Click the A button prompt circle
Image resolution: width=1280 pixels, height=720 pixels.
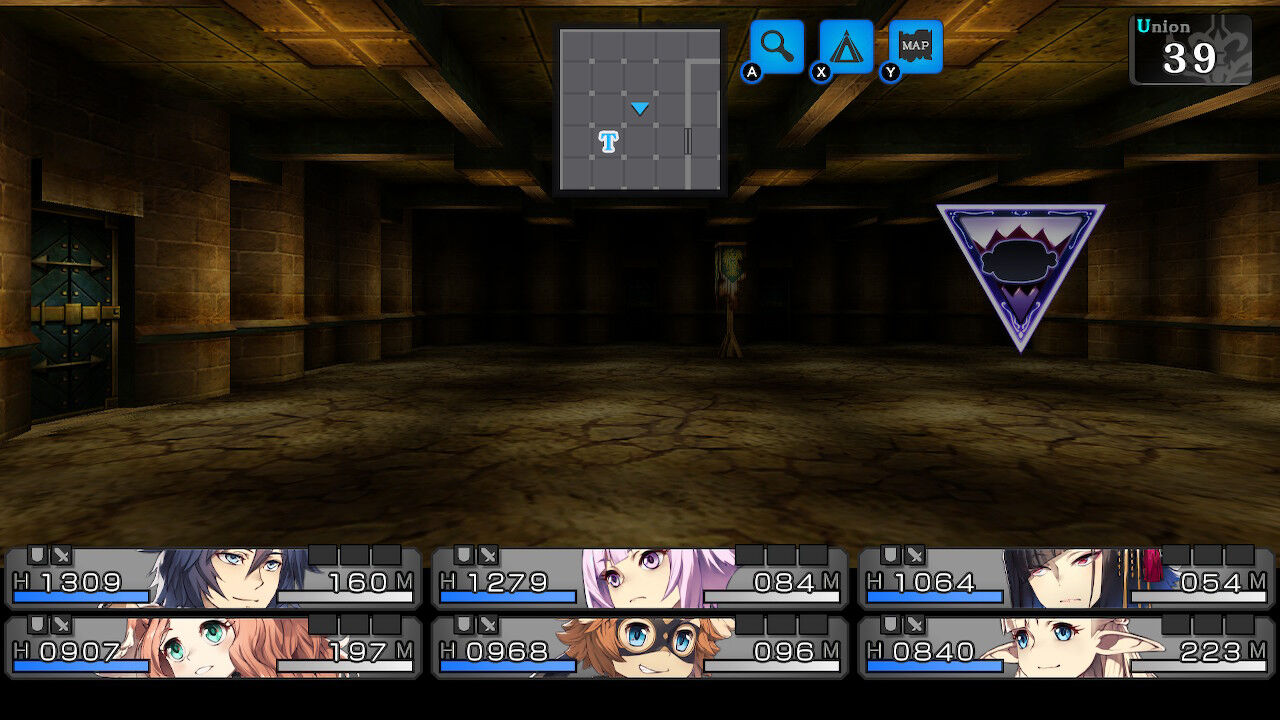[752, 72]
